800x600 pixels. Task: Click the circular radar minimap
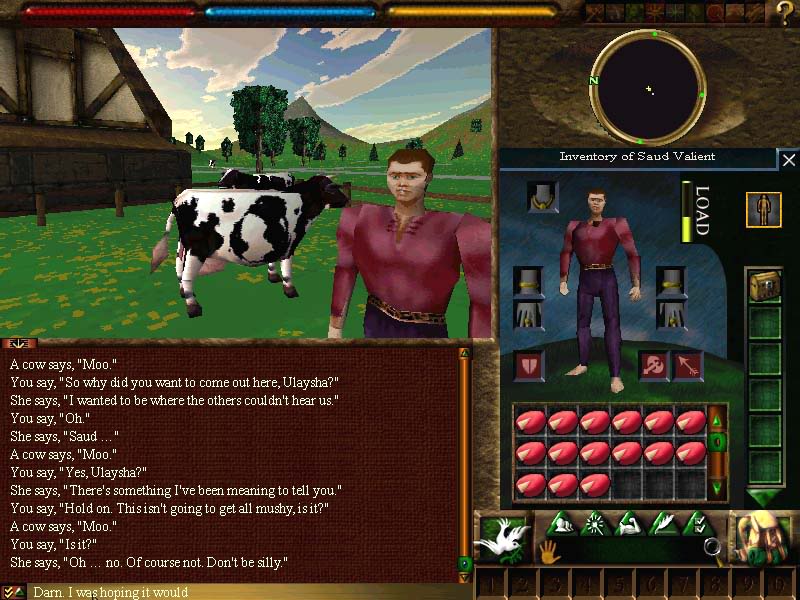point(648,88)
